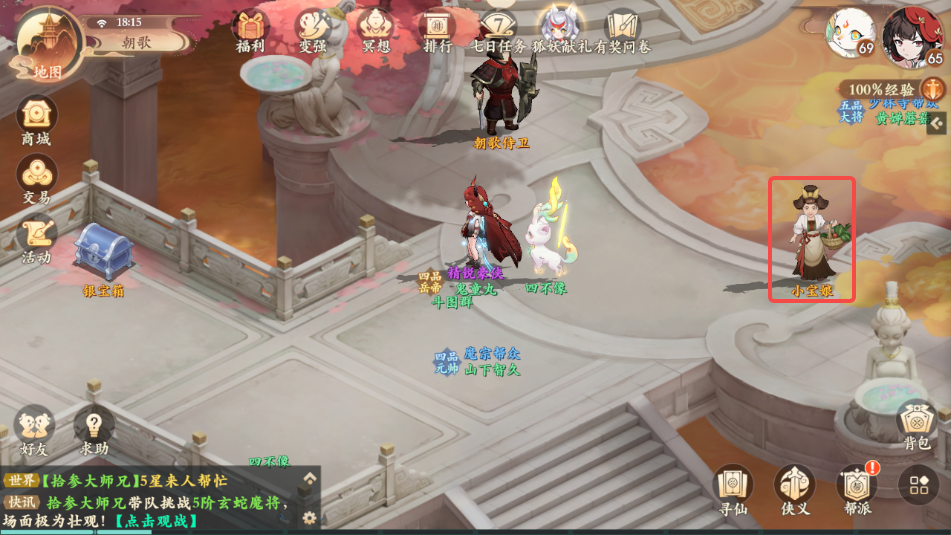Start 冥想 meditation

(376, 28)
